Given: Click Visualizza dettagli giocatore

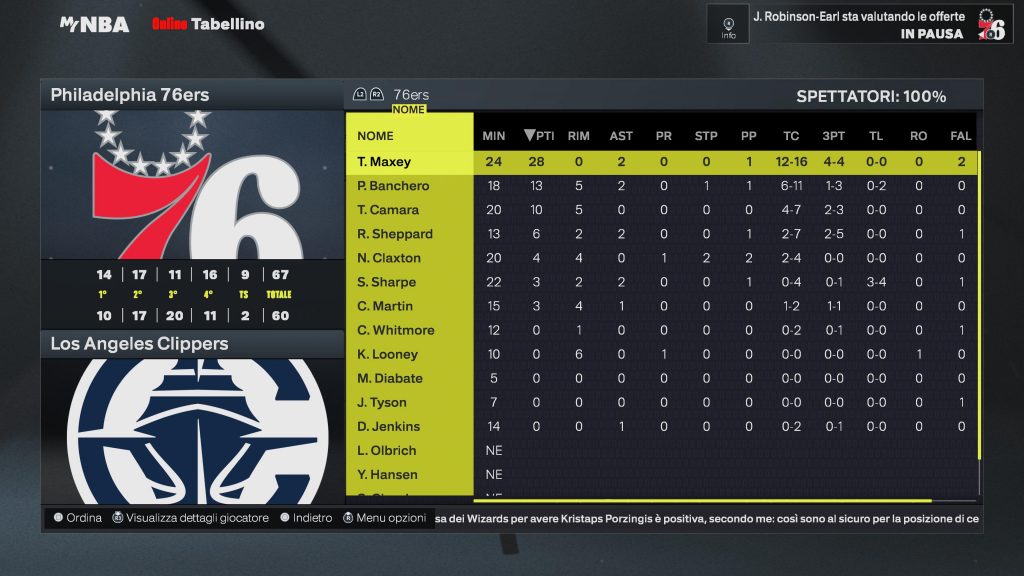Looking at the screenshot, I should (x=190, y=518).
